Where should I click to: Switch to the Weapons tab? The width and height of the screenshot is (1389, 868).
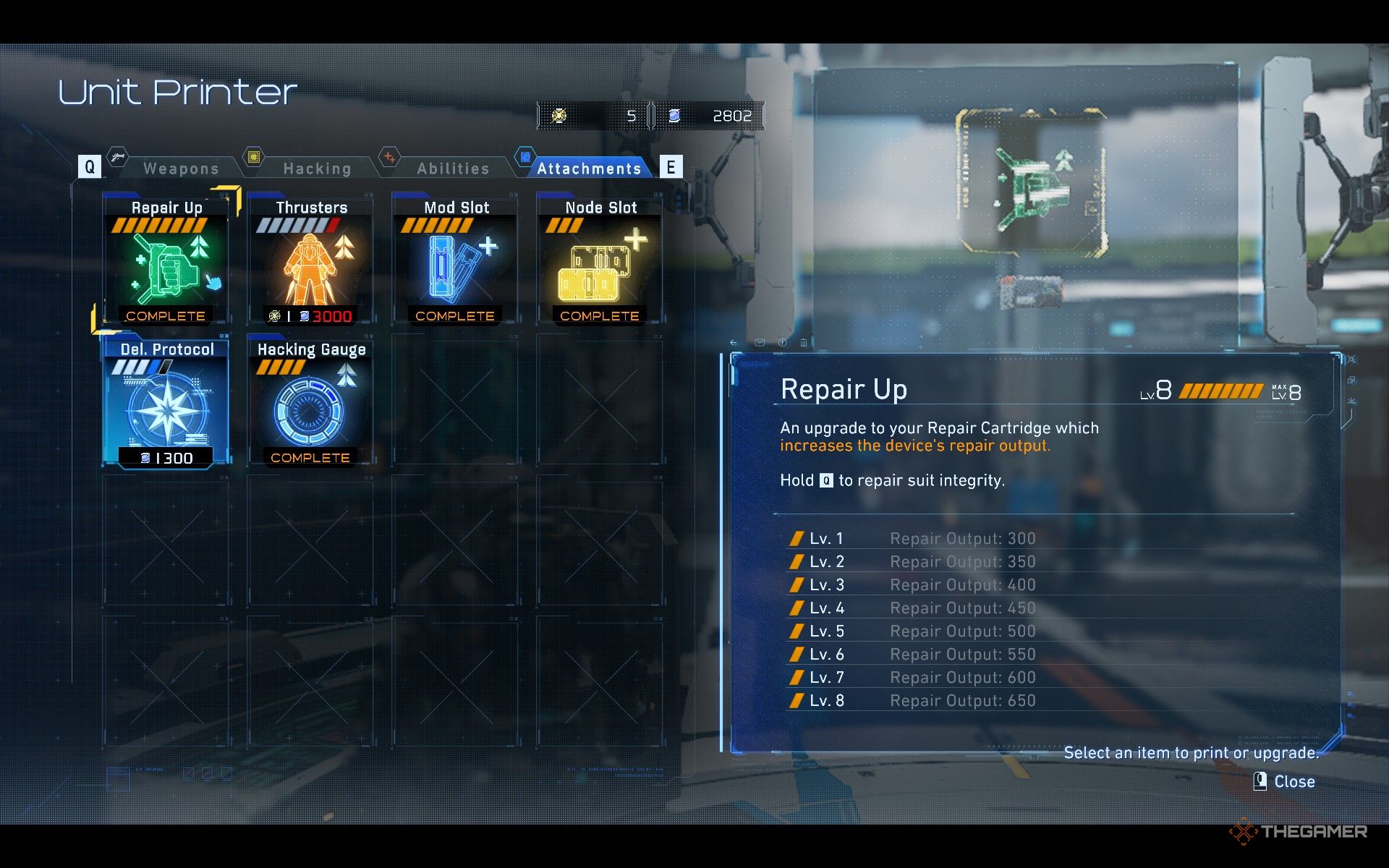(181, 169)
